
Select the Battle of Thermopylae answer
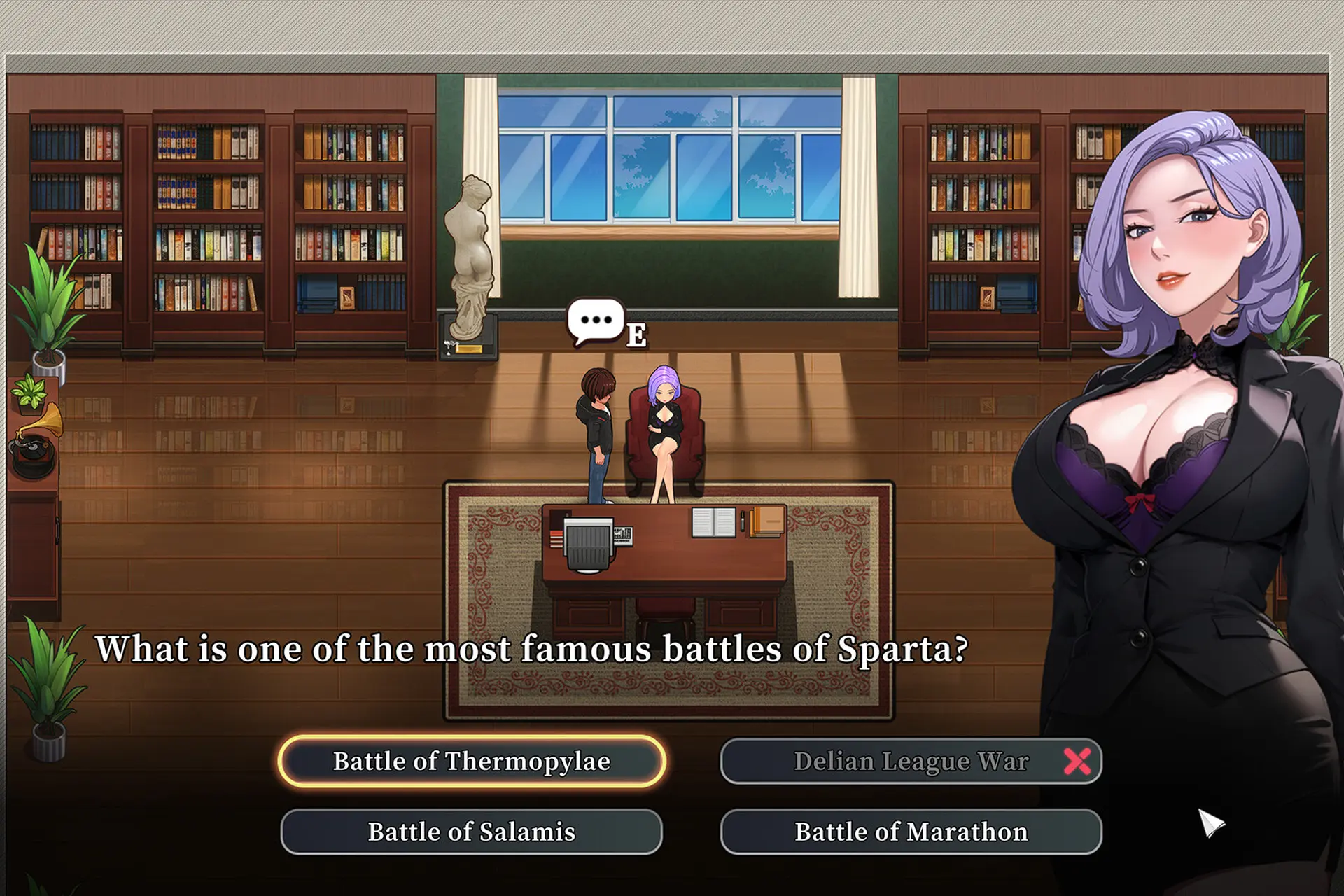[473, 760]
